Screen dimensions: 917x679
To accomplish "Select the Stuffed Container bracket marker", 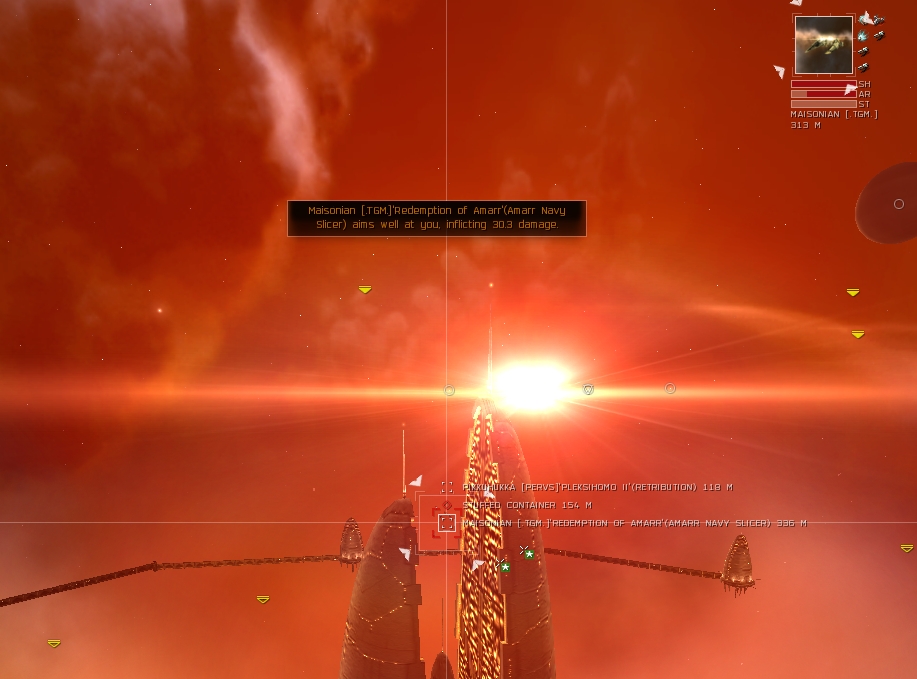I will click(x=447, y=505).
